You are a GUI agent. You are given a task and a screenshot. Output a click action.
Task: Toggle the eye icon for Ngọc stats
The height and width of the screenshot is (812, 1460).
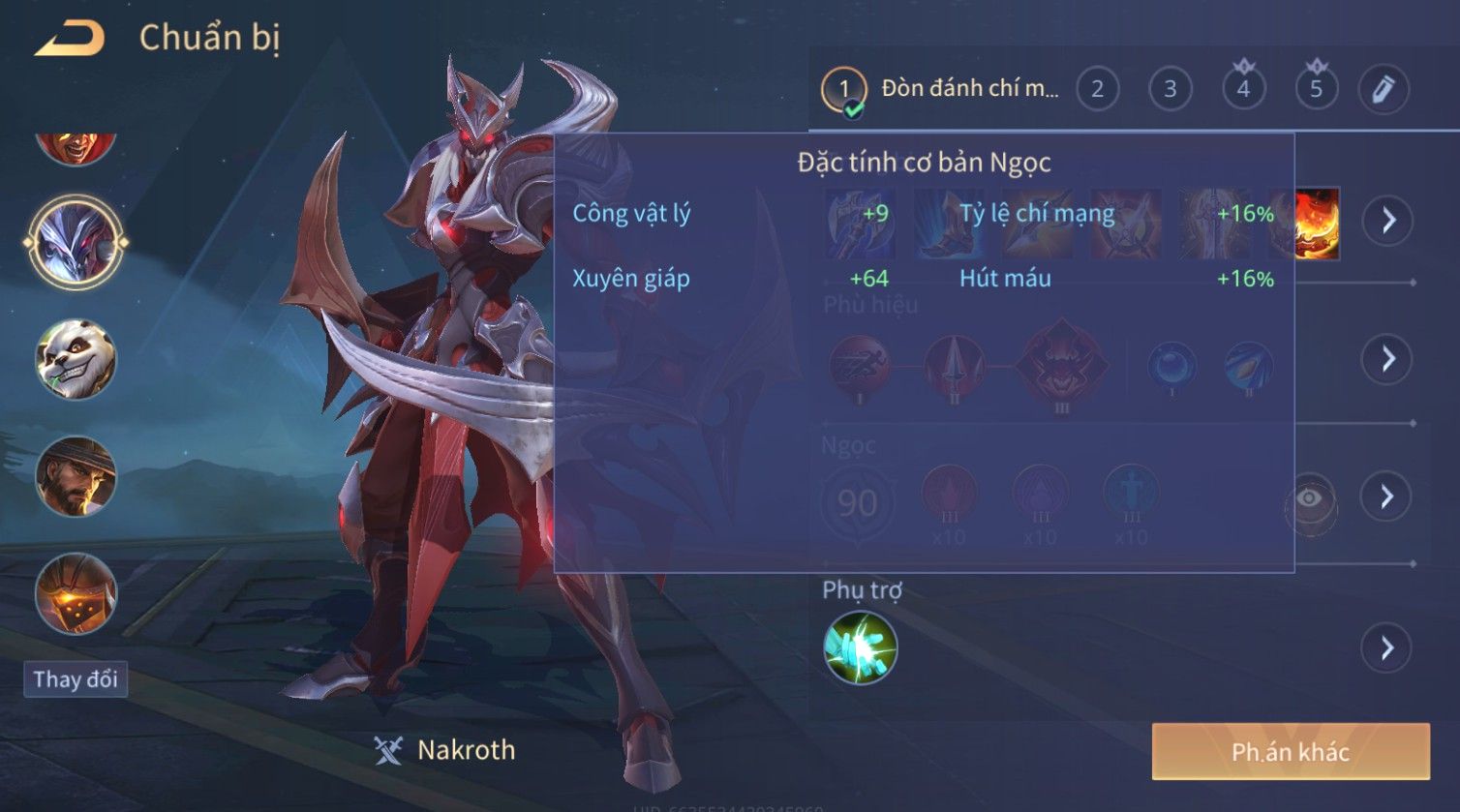1309,498
